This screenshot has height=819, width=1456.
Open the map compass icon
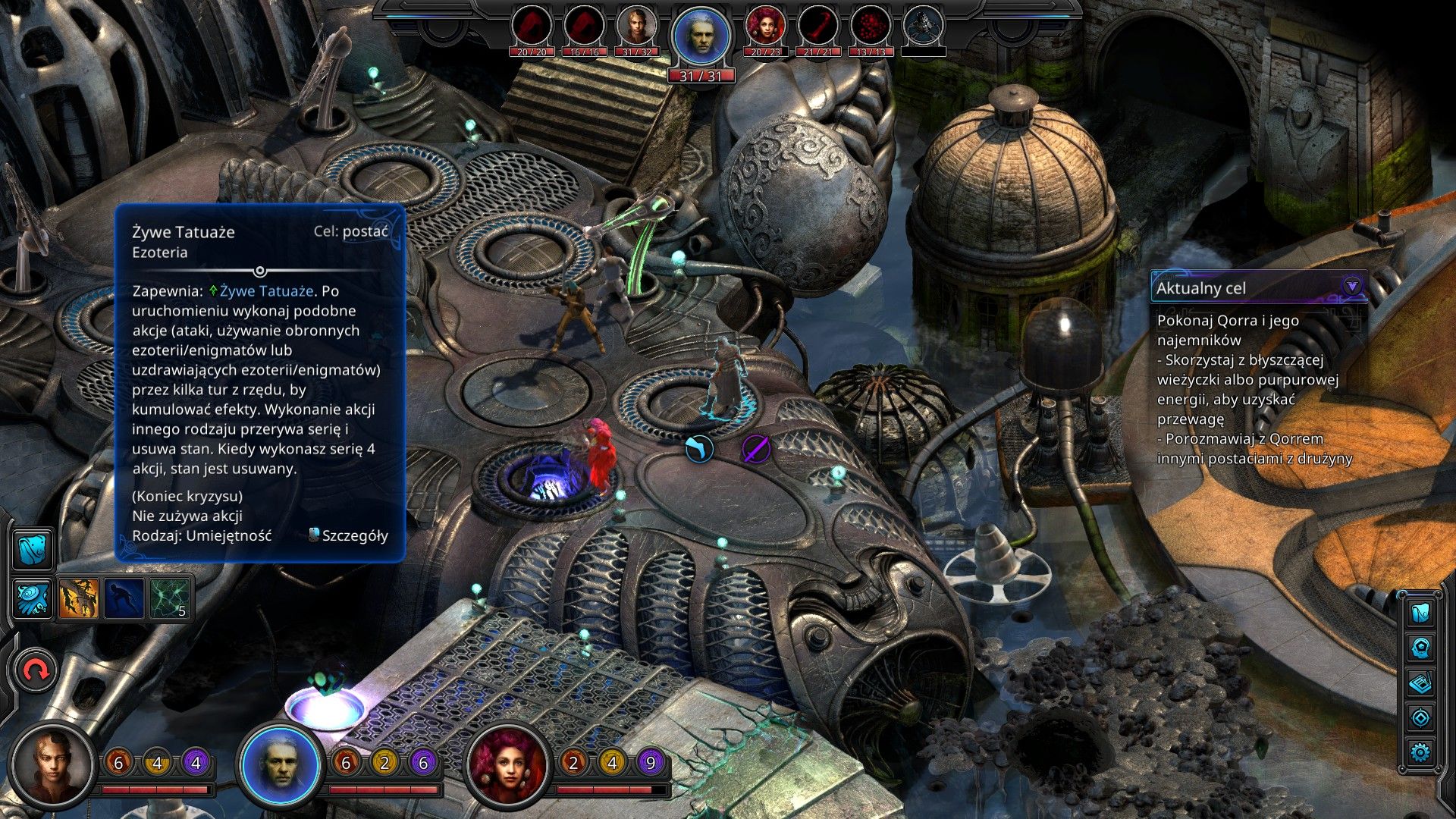(x=1420, y=717)
